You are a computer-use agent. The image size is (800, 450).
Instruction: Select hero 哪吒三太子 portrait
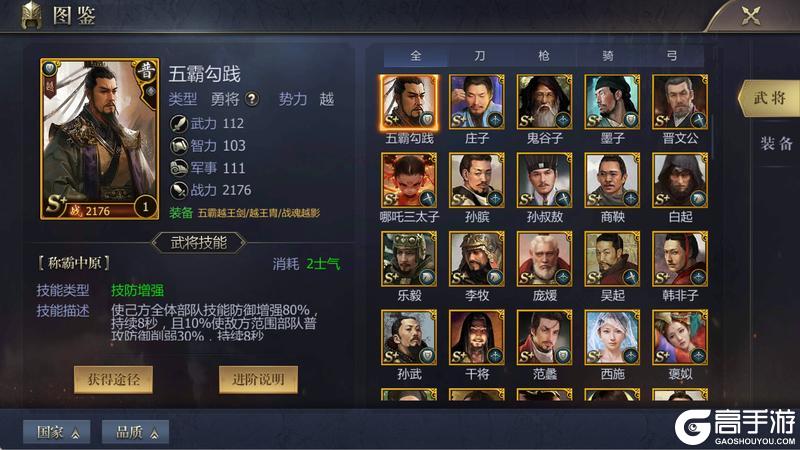pos(408,180)
